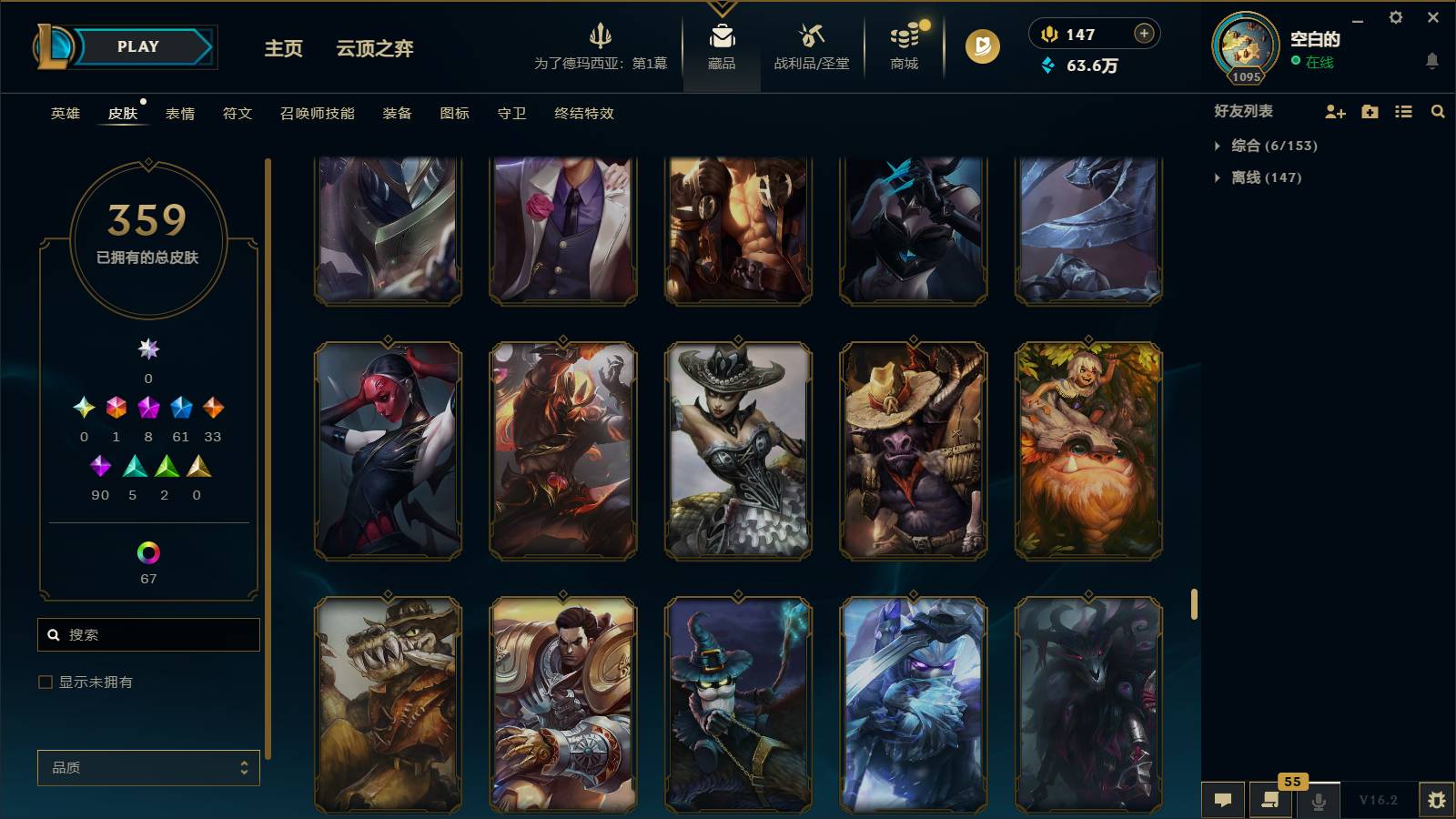Open the 品质 sort dropdown

[x=147, y=767]
